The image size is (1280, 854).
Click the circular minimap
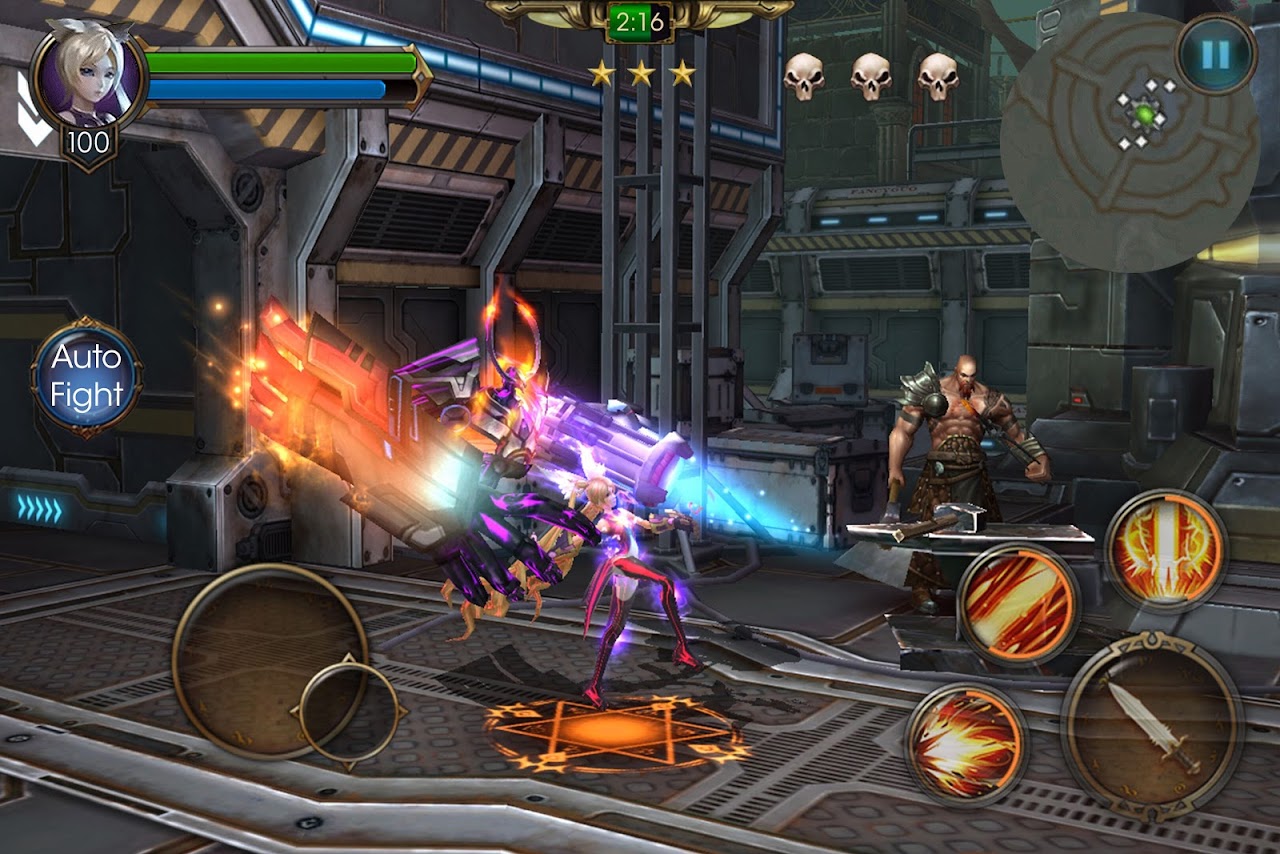tap(1128, 142)
